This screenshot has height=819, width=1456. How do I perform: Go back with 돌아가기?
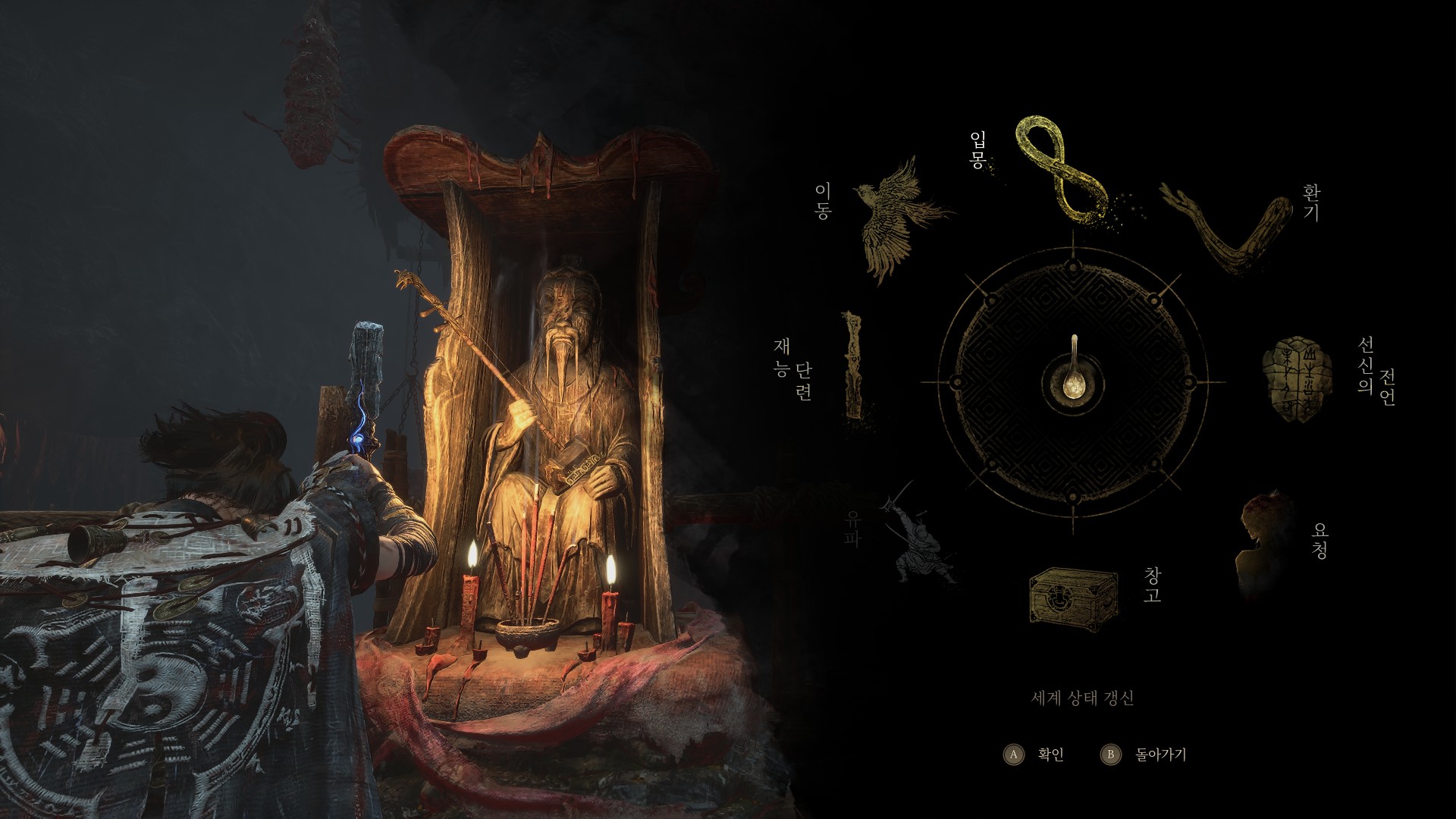[1144, 755]
